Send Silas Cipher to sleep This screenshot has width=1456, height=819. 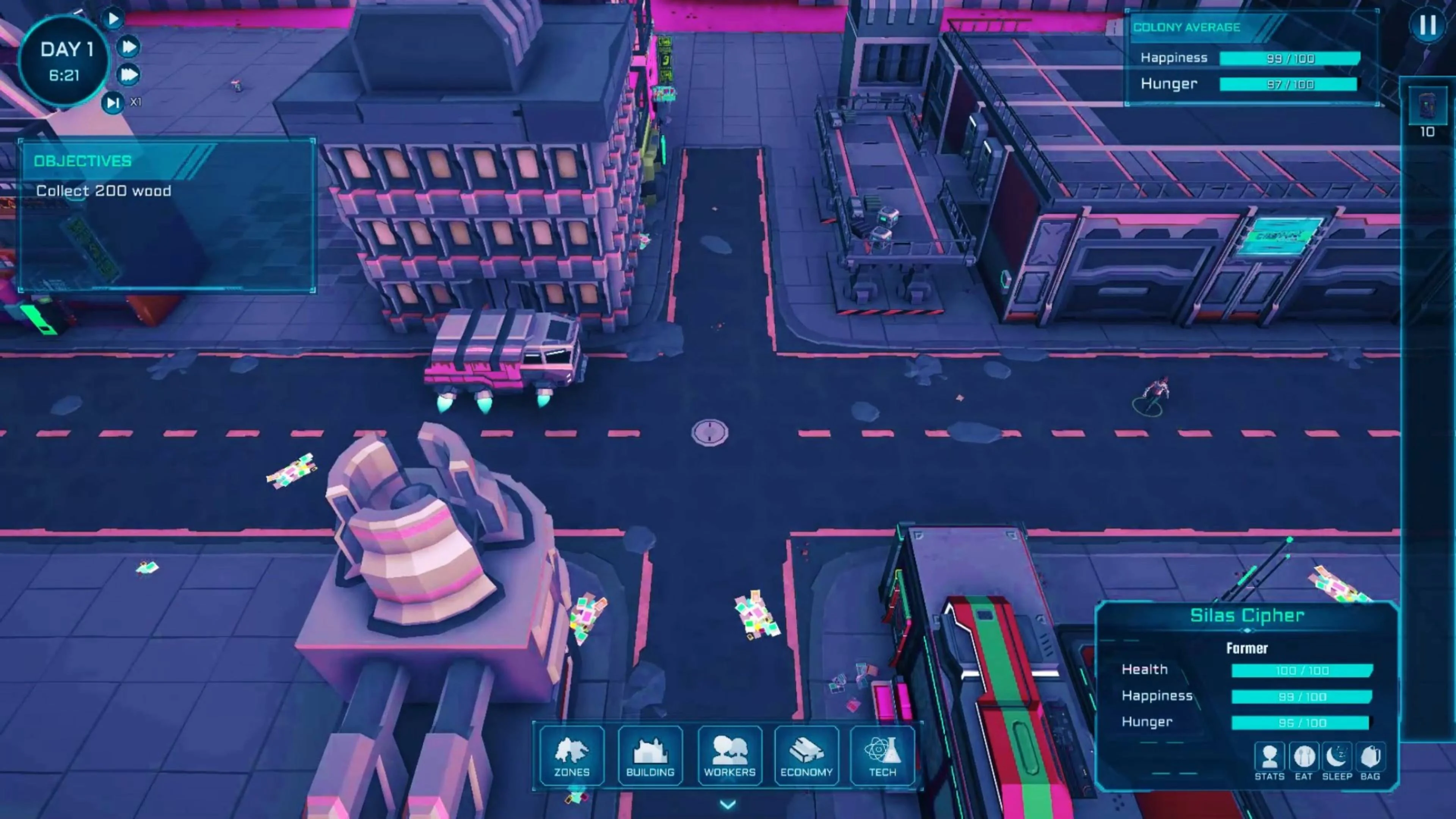1337,758
